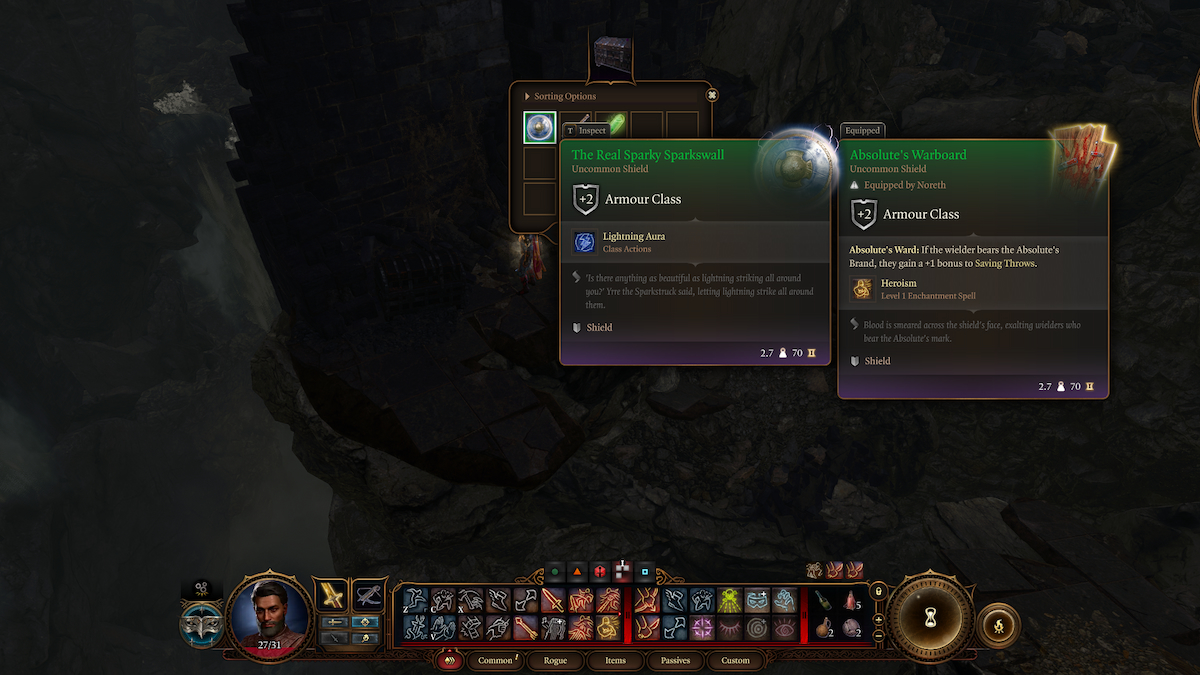1200x675 pixels.
Task: Close the chest loot window
Action: click(x=712, y=95)
